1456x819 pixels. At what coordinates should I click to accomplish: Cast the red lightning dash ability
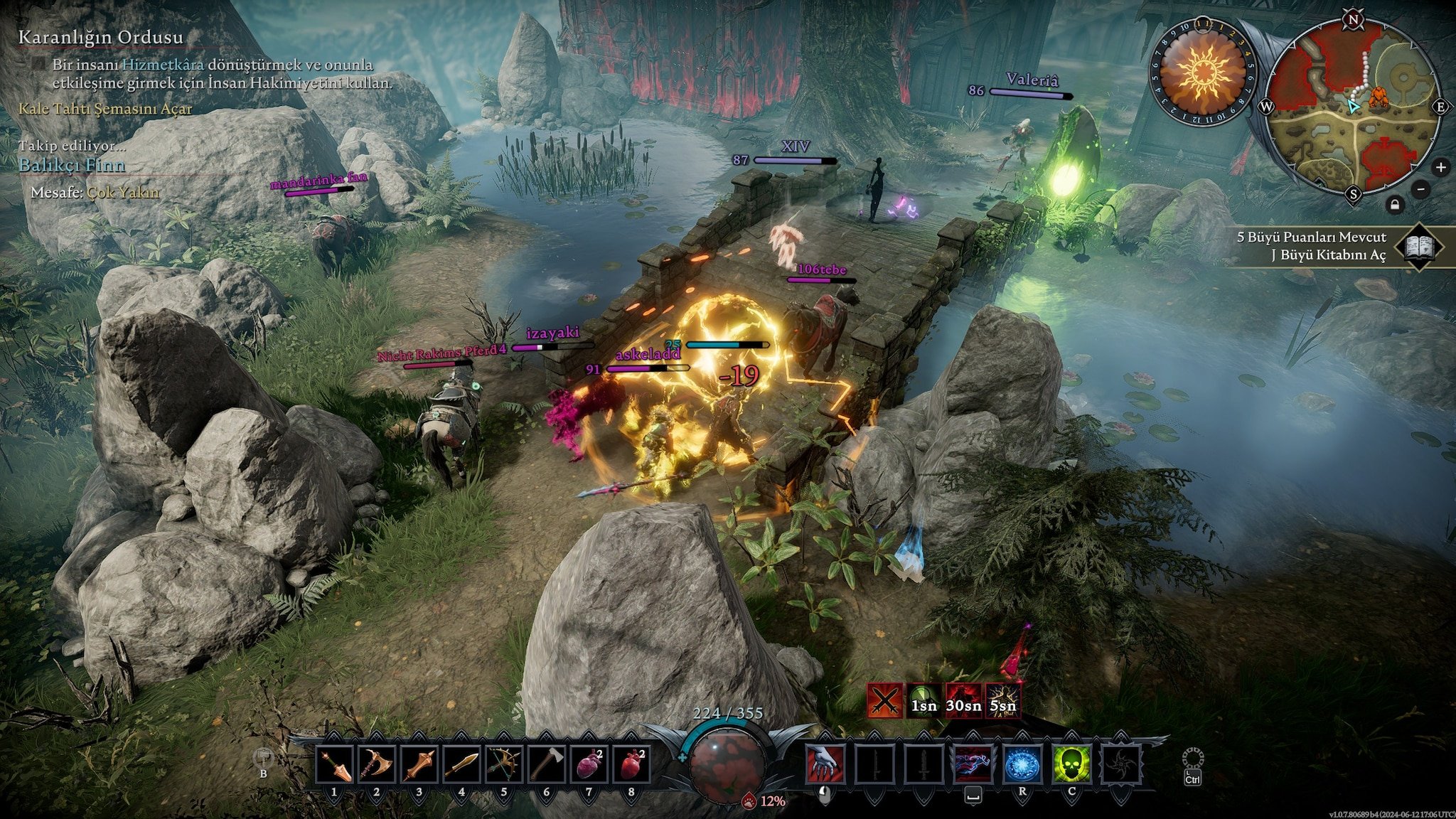(x=973, y=765)
